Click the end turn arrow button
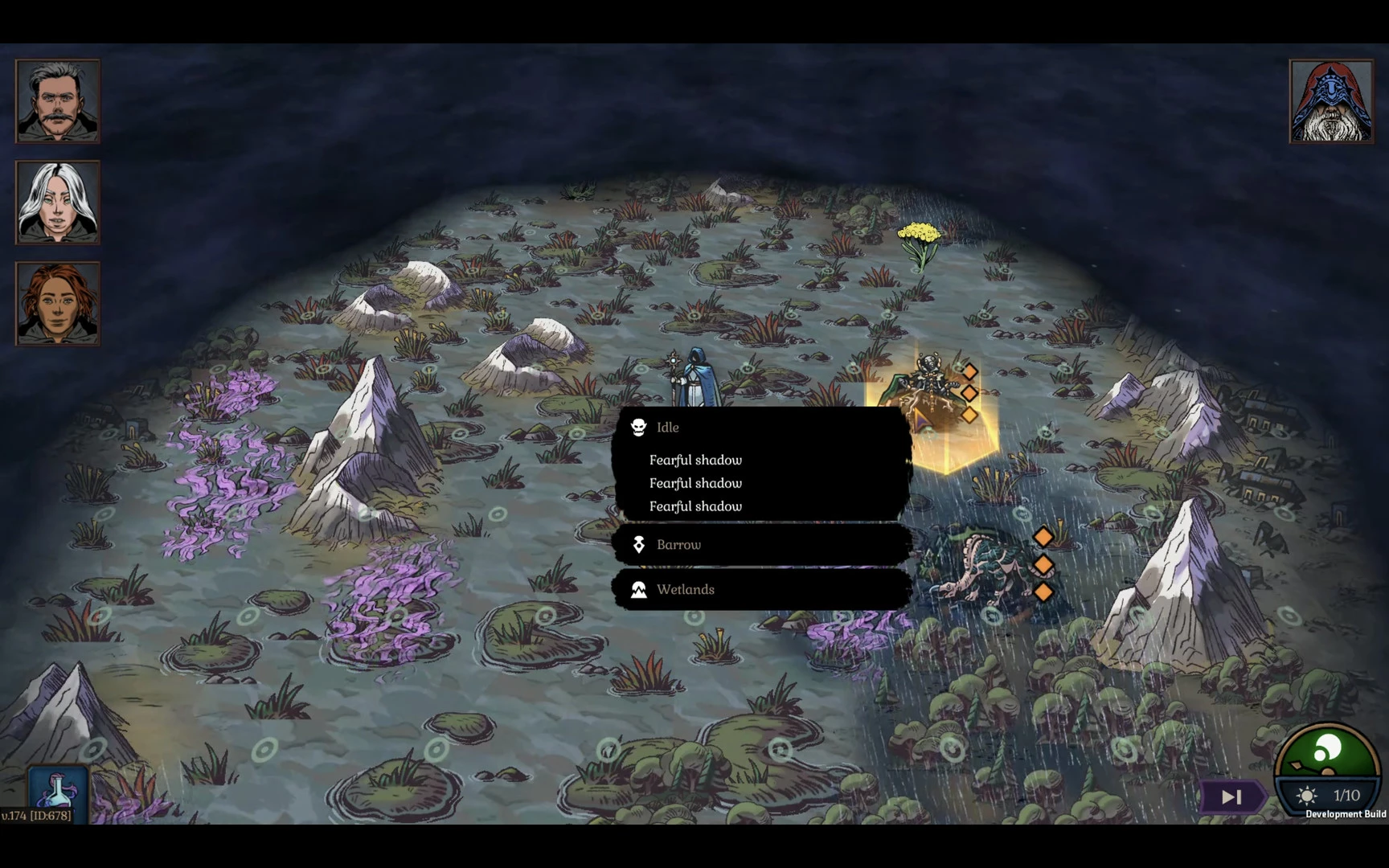Screen dimensions: 1389x868 (1231, 796)
